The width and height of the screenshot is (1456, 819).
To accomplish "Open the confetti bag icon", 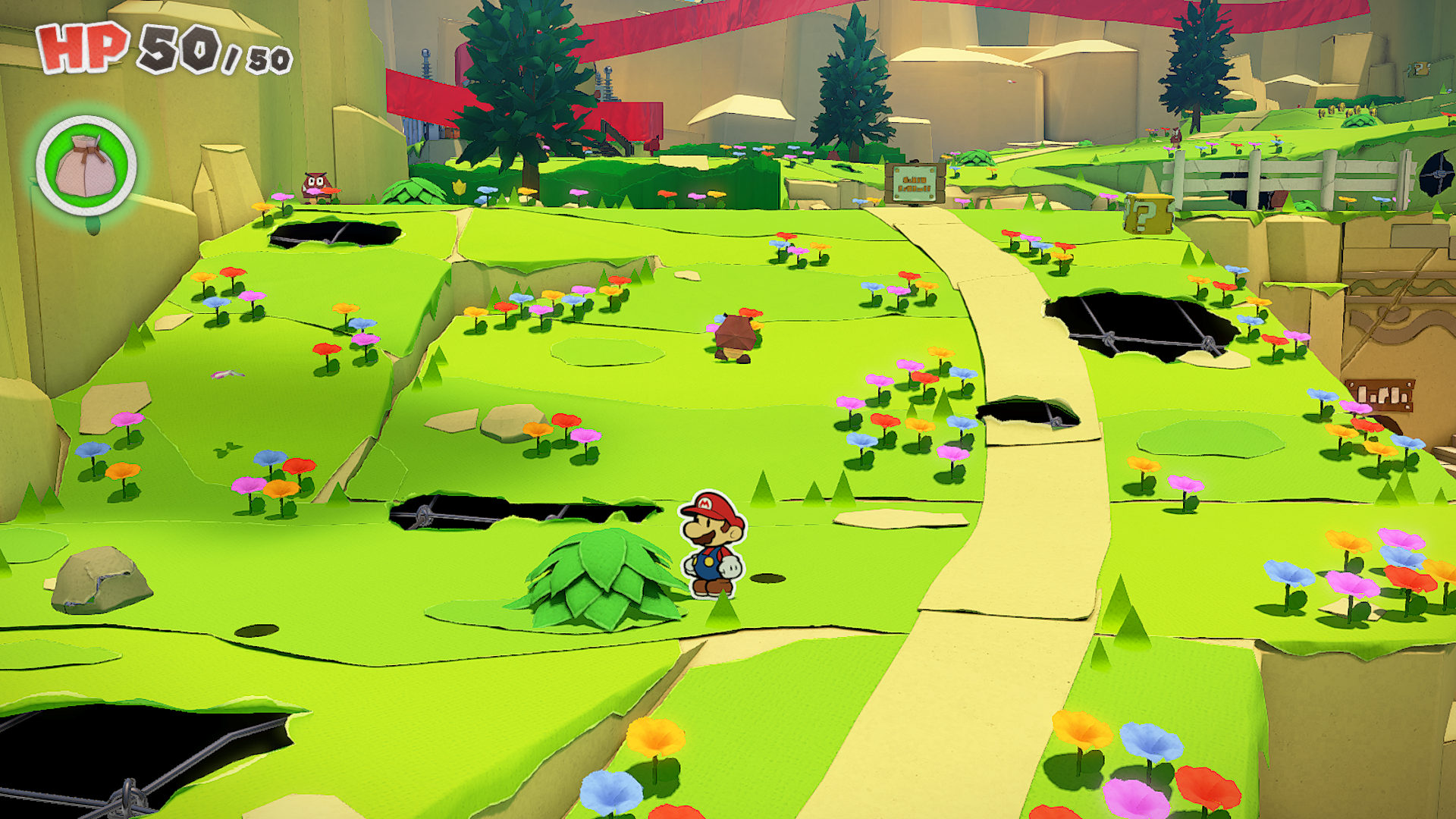I will [x=86, y=166].
